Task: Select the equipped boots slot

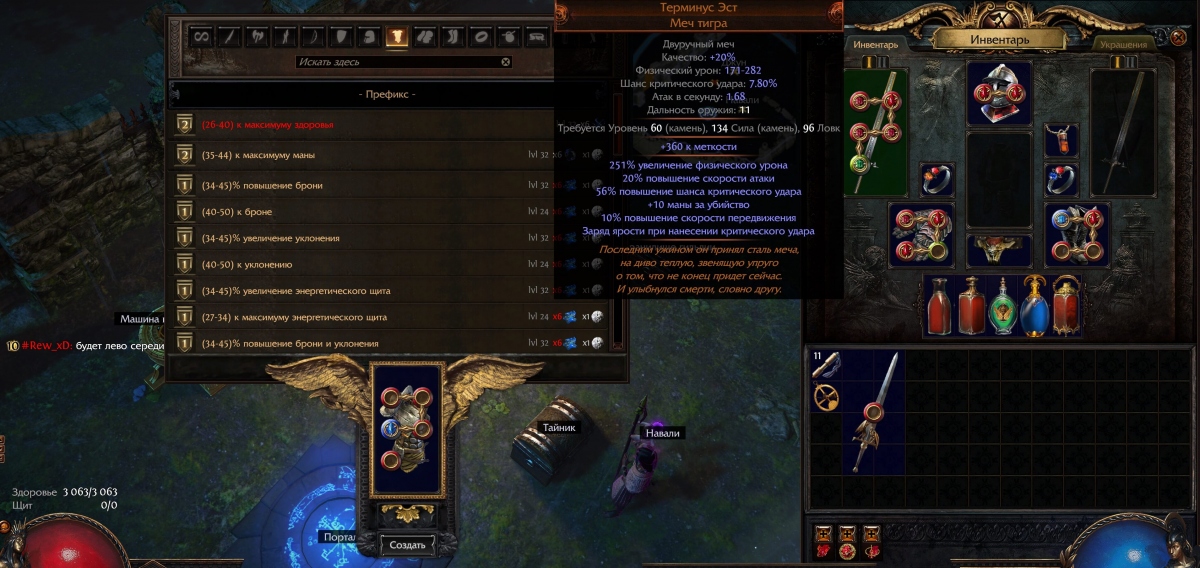Action: coord(1075,233)
